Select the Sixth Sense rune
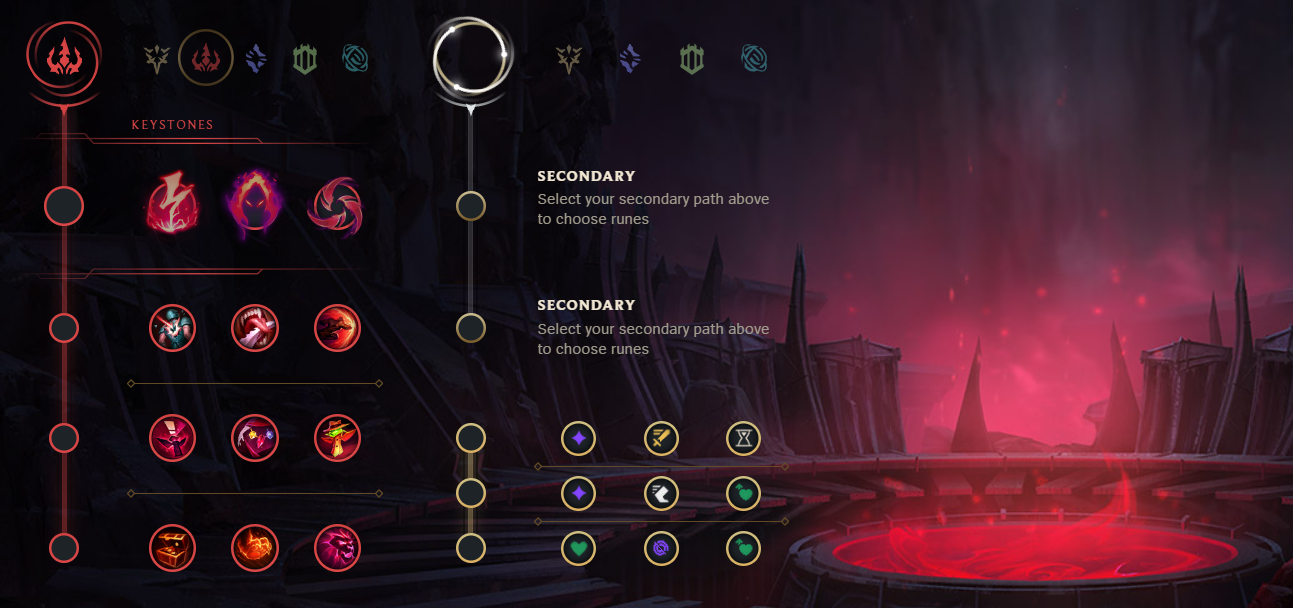The image size is (1293, 608). click(x=173, y=437)
